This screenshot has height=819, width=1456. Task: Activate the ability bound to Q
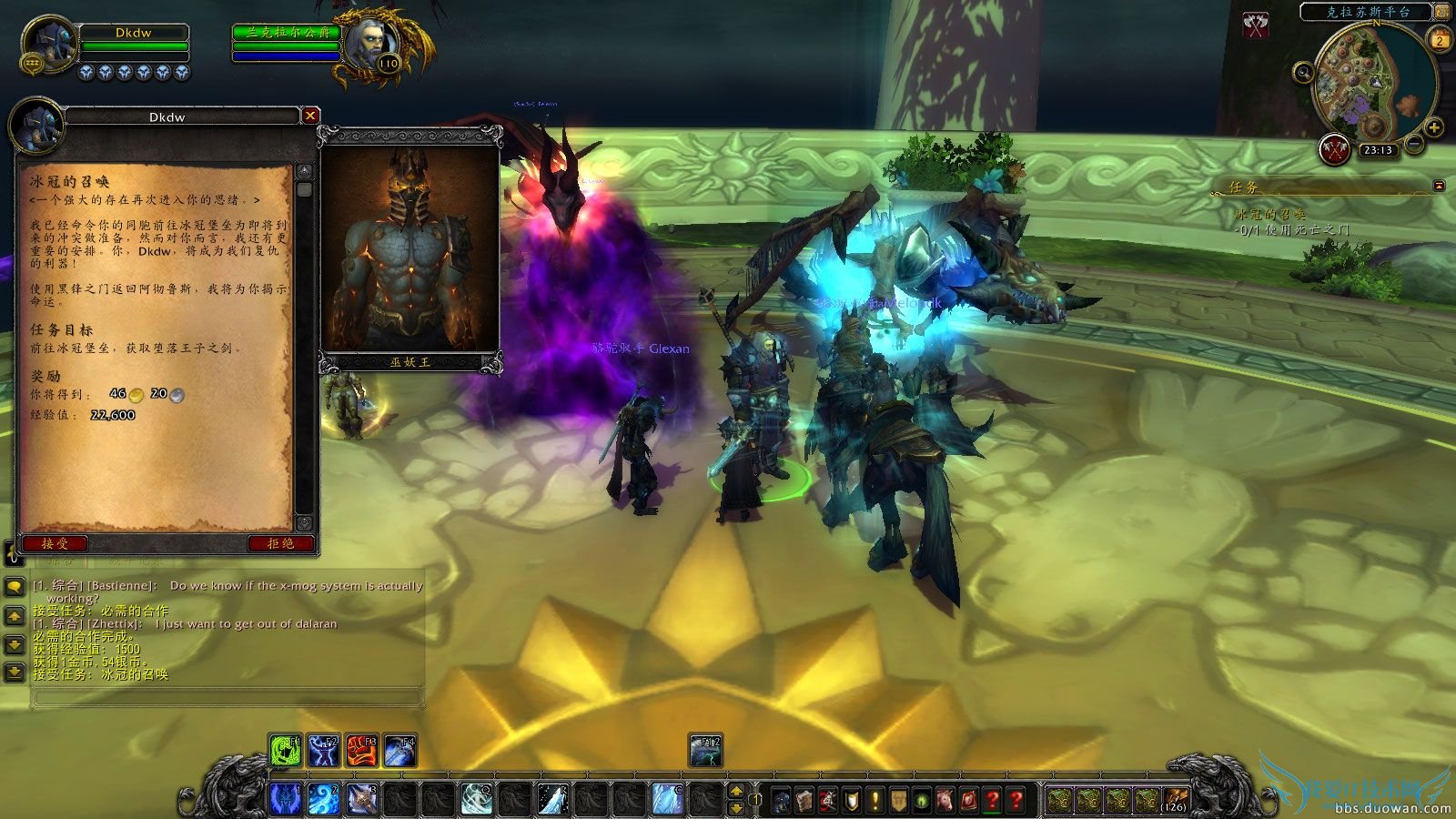pyautogui.click(x=477, y=800)
